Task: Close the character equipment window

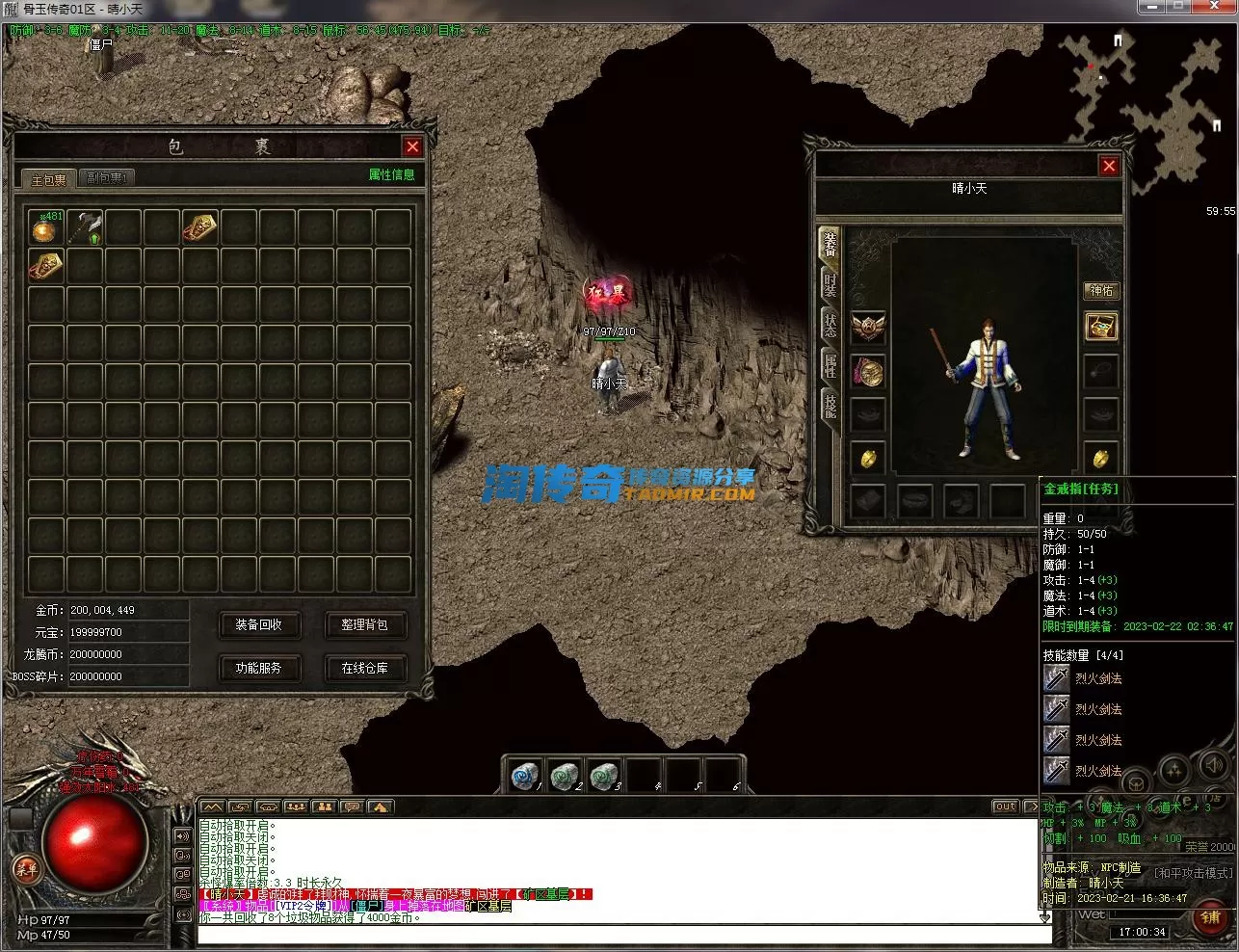Action: click(x=1109, y=166)
